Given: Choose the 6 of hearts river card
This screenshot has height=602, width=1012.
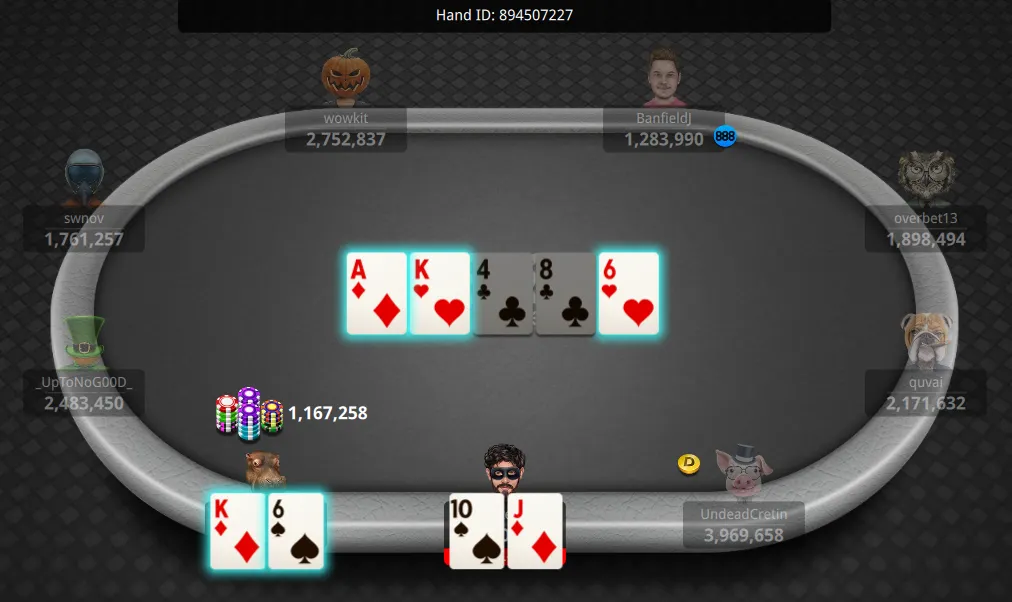Looking at the screenshot, I should (x=629, y=293).
